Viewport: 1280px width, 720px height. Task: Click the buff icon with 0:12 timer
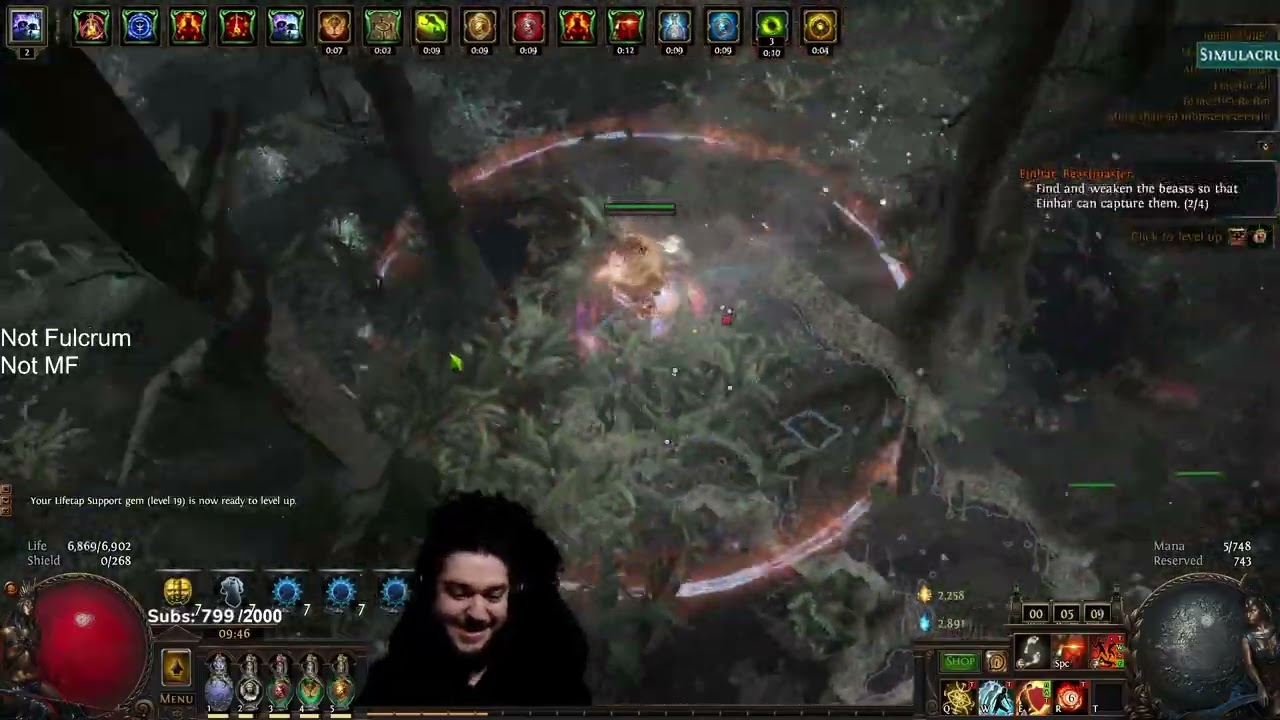coord(625,26)
